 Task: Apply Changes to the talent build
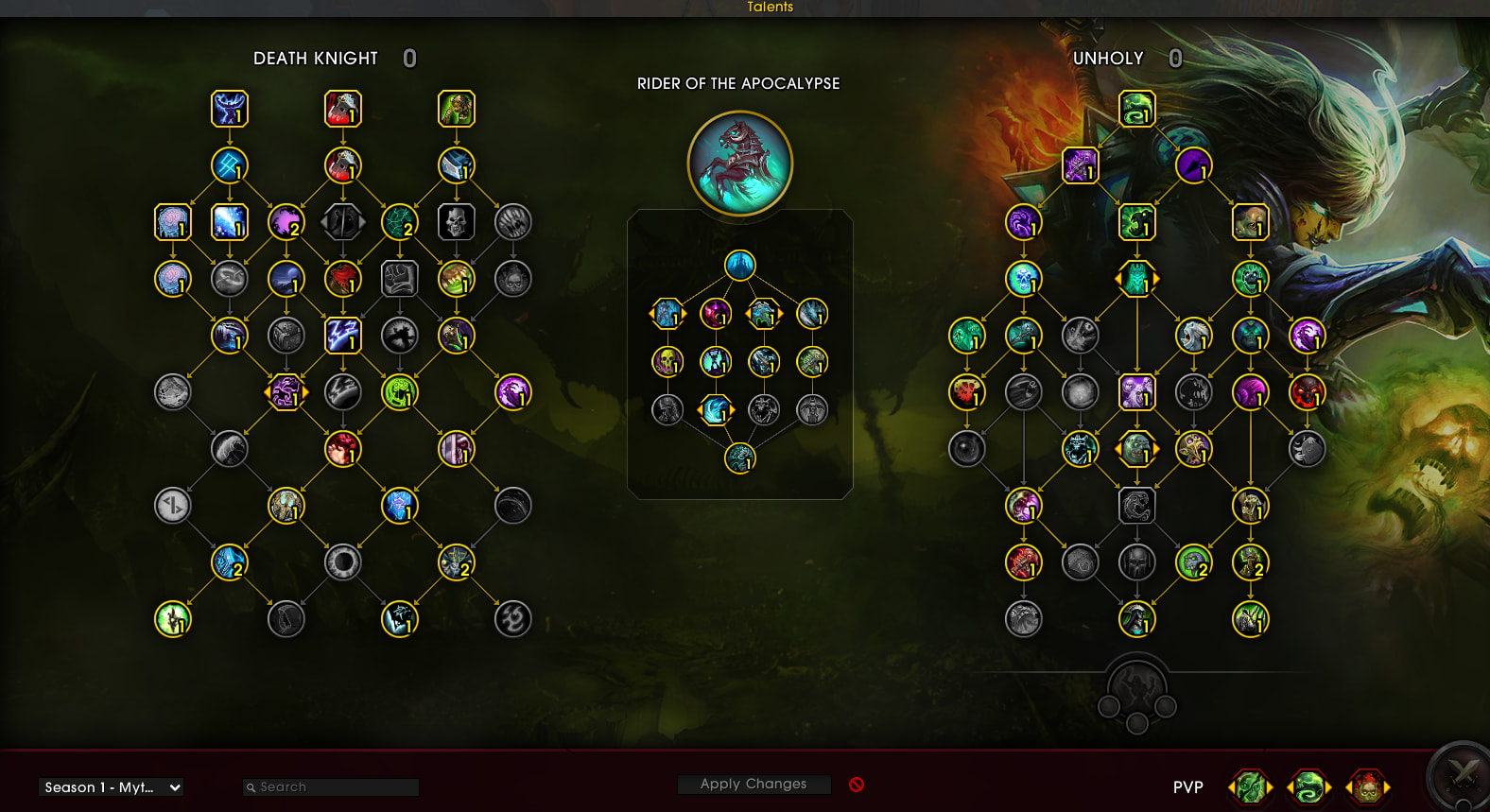pos(754,785)
